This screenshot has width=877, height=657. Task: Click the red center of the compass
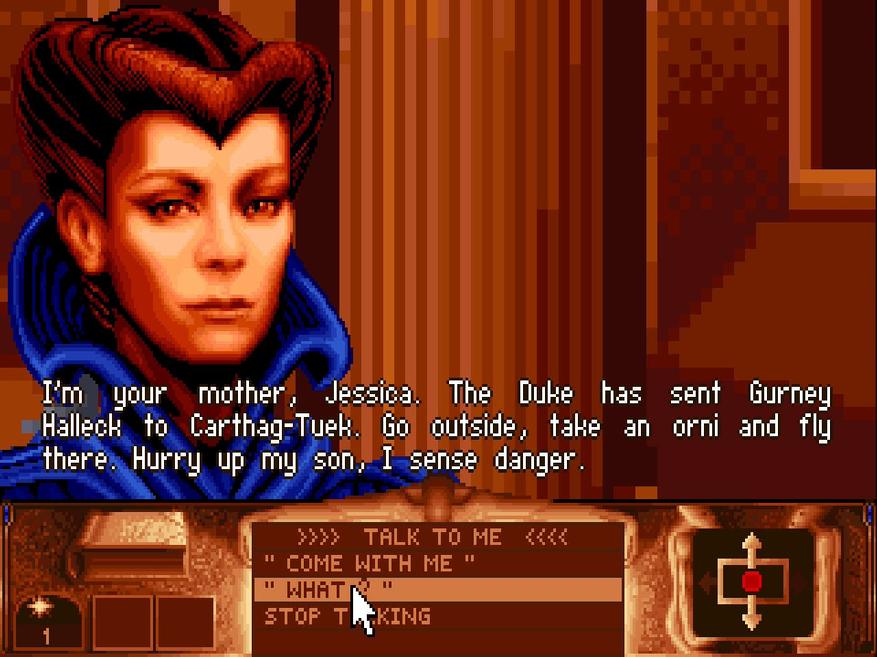(x=752, y=581)
